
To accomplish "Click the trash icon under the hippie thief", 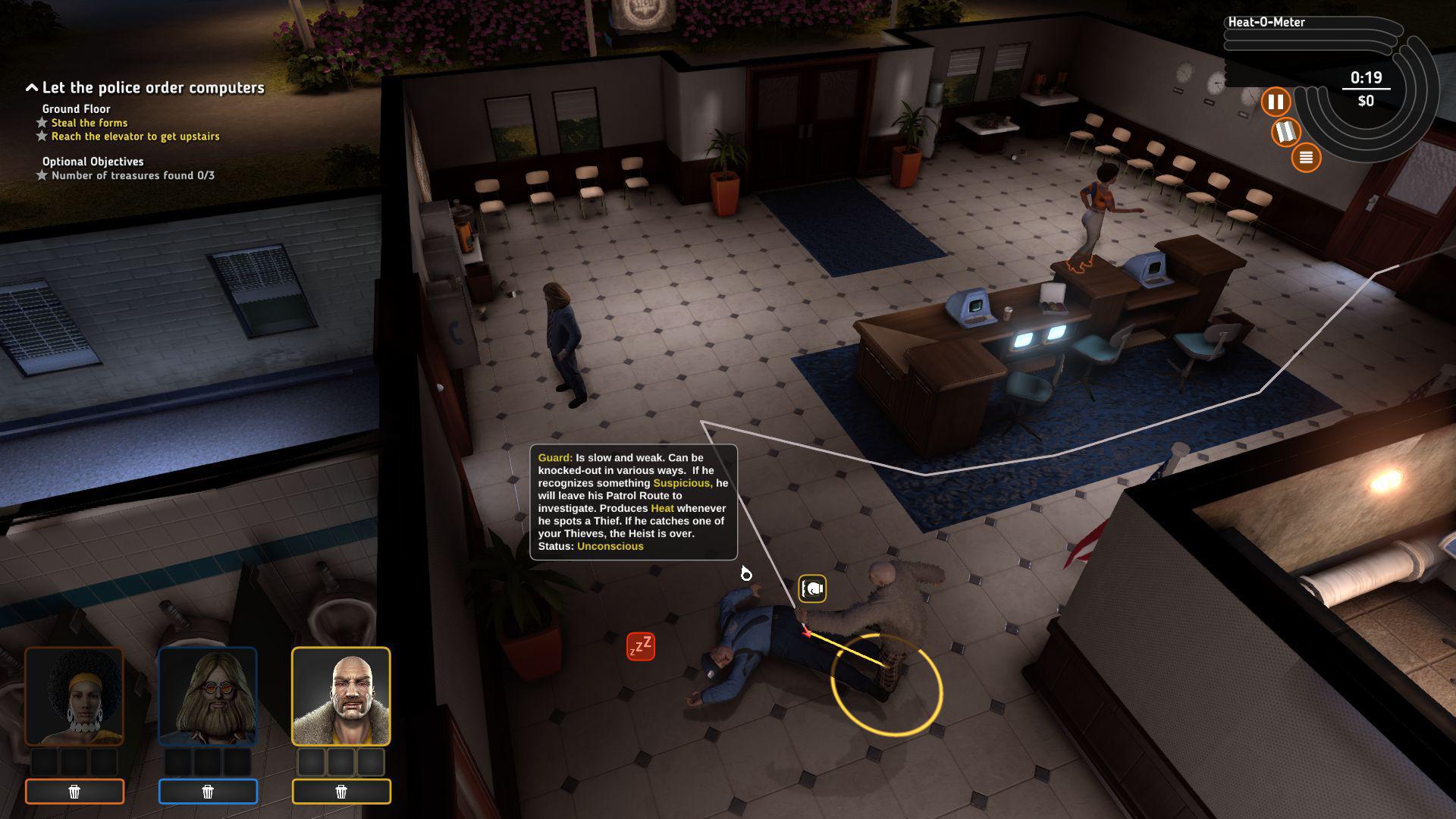I will click(209, 791).
